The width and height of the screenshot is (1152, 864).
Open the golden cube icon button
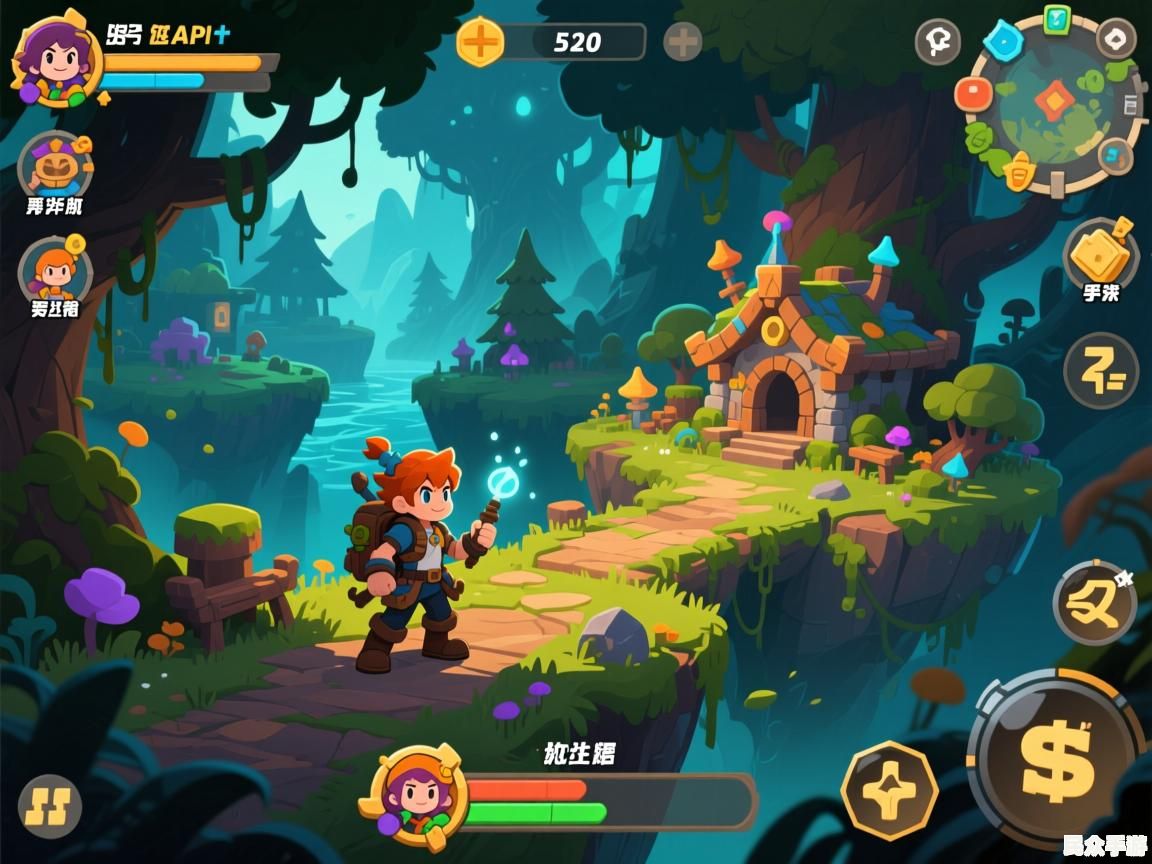[1100, 255]
